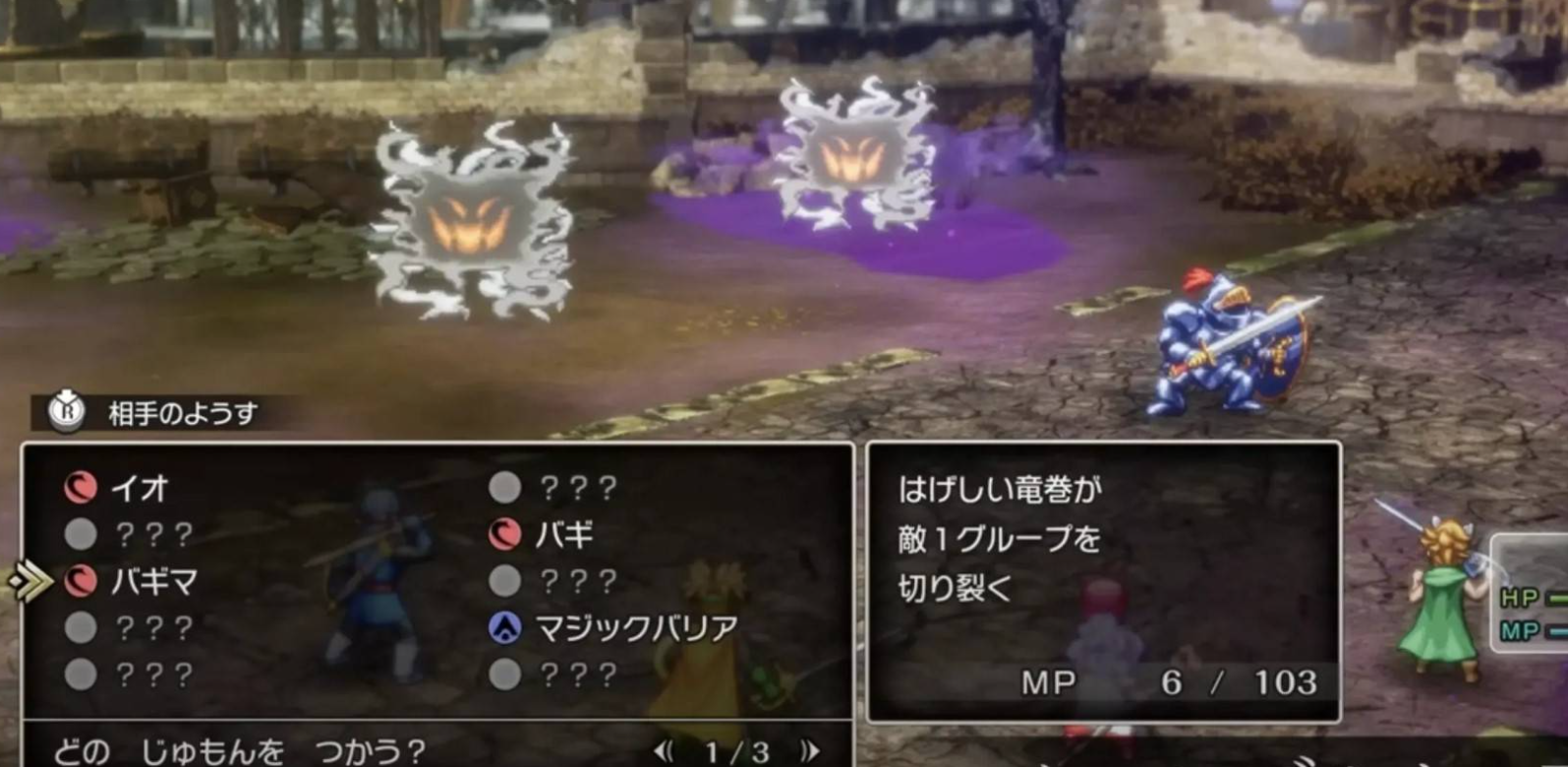Choose the バギマ spell
The height and width of the screenshot is (767, 1568).
[152, 581]
